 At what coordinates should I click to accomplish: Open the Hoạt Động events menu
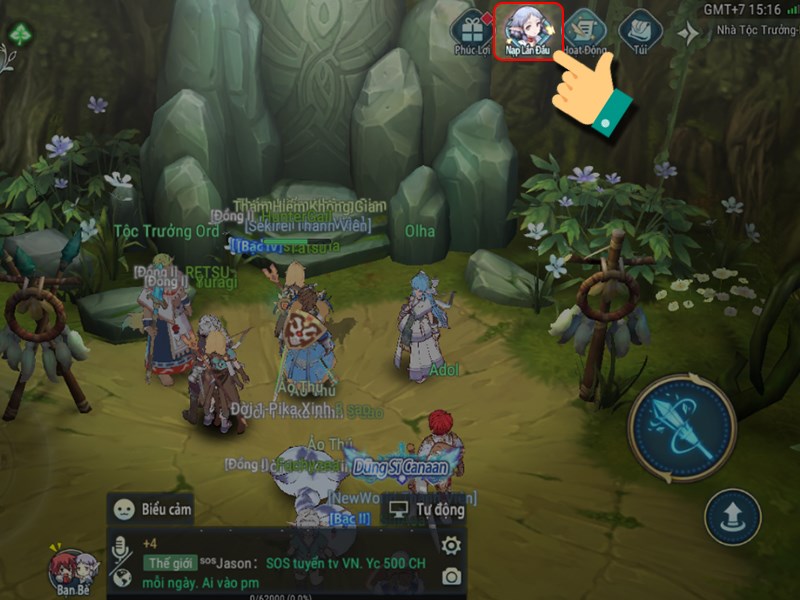(585, 31)
